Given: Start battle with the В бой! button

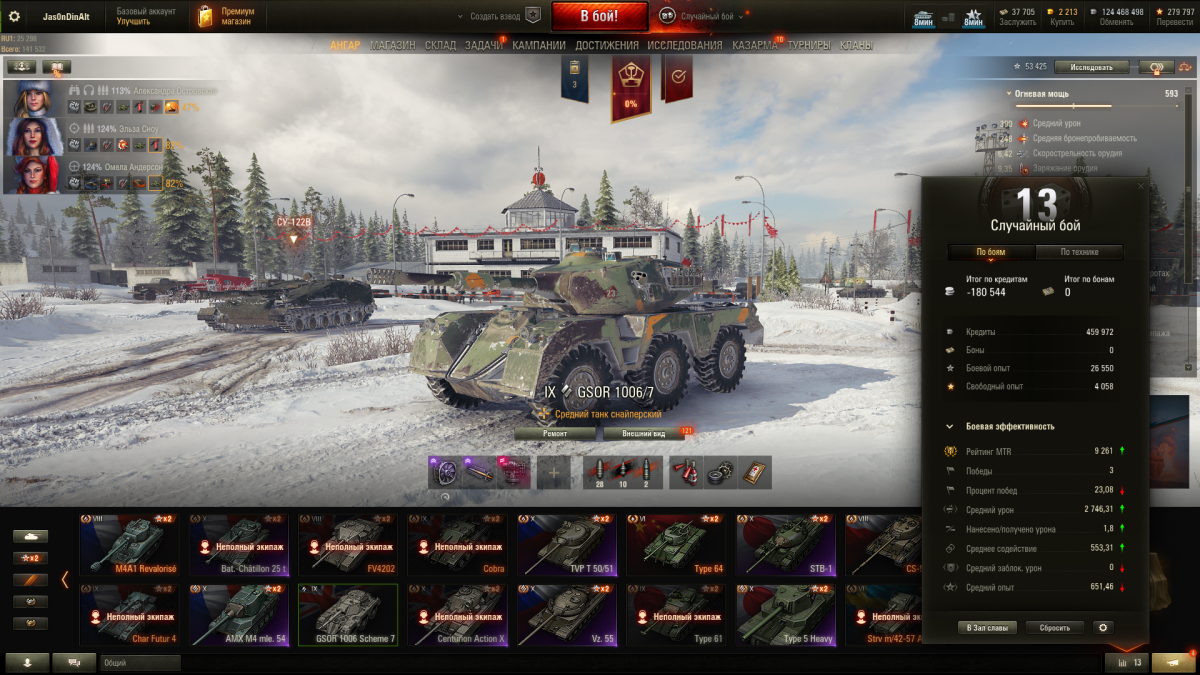Looking at the screenshot, I should [599, 16].
